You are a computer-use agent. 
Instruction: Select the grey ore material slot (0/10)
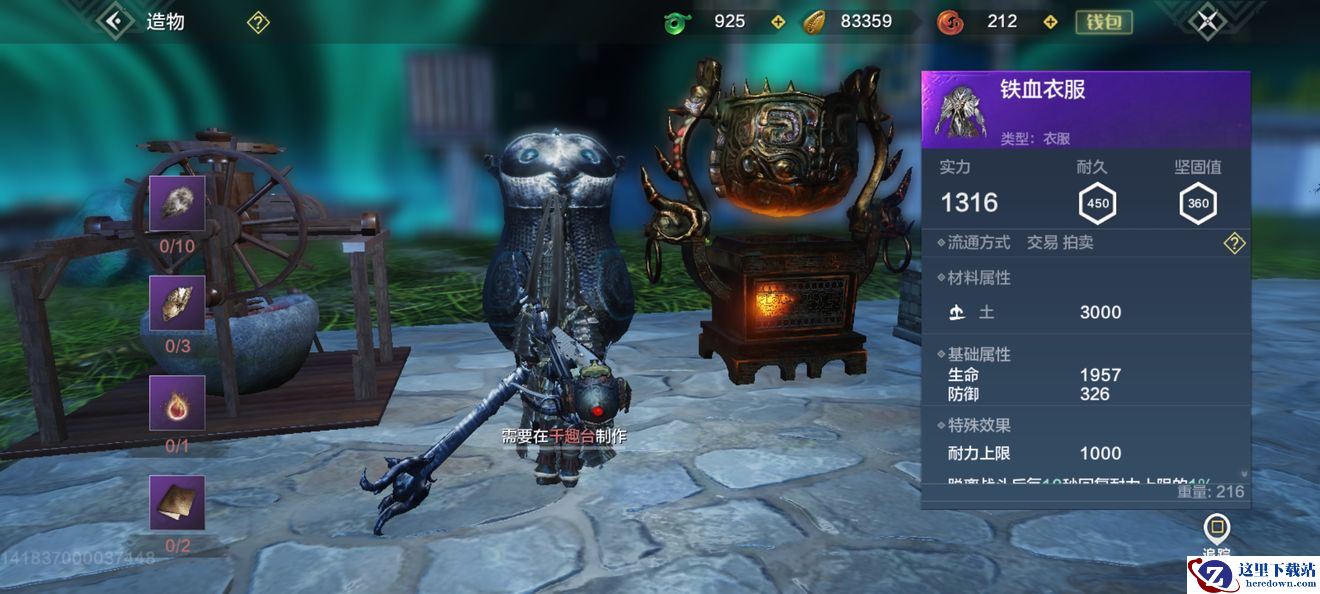177,204
